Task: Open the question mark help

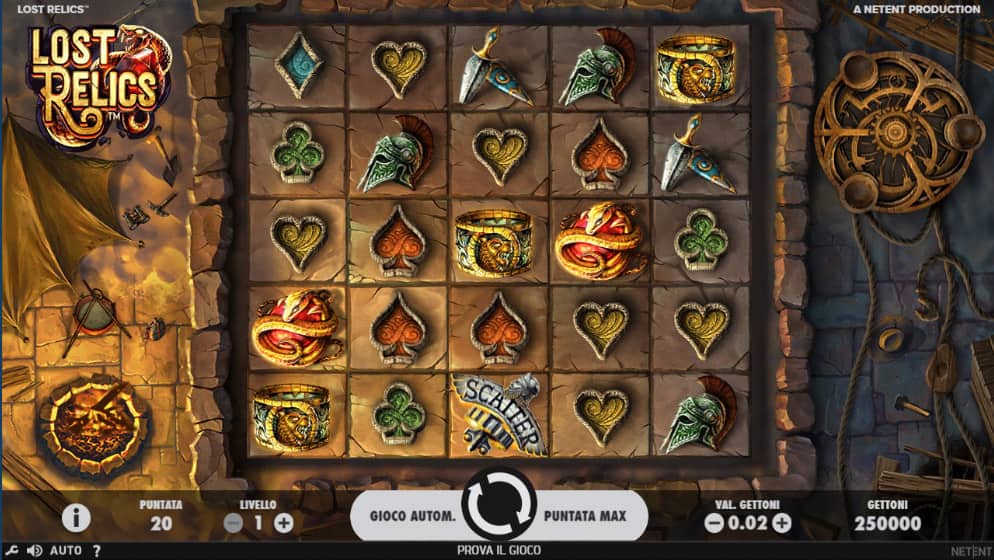Action: tap(97, 550)
